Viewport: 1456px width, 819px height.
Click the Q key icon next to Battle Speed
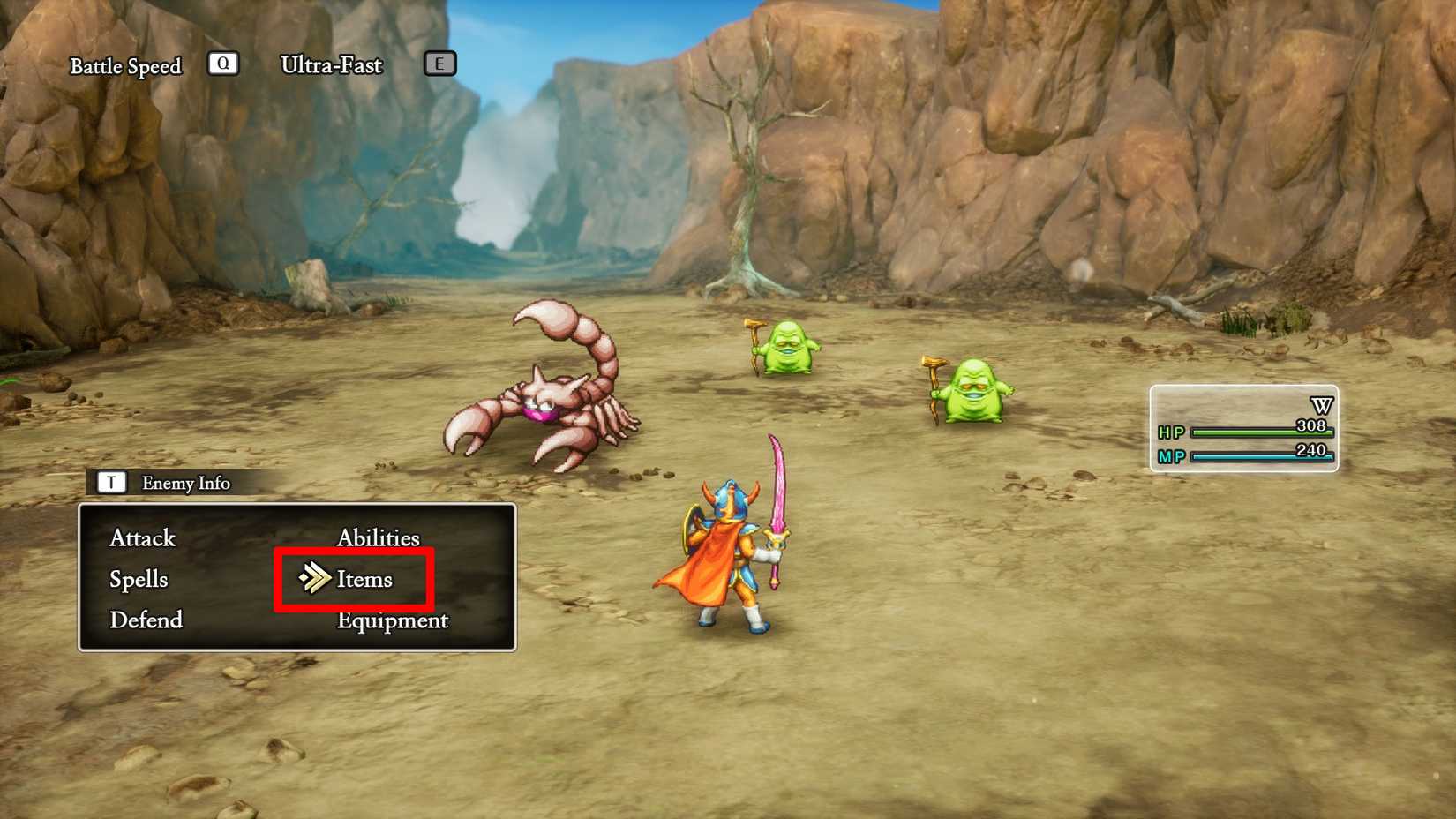tap(223, 64)
